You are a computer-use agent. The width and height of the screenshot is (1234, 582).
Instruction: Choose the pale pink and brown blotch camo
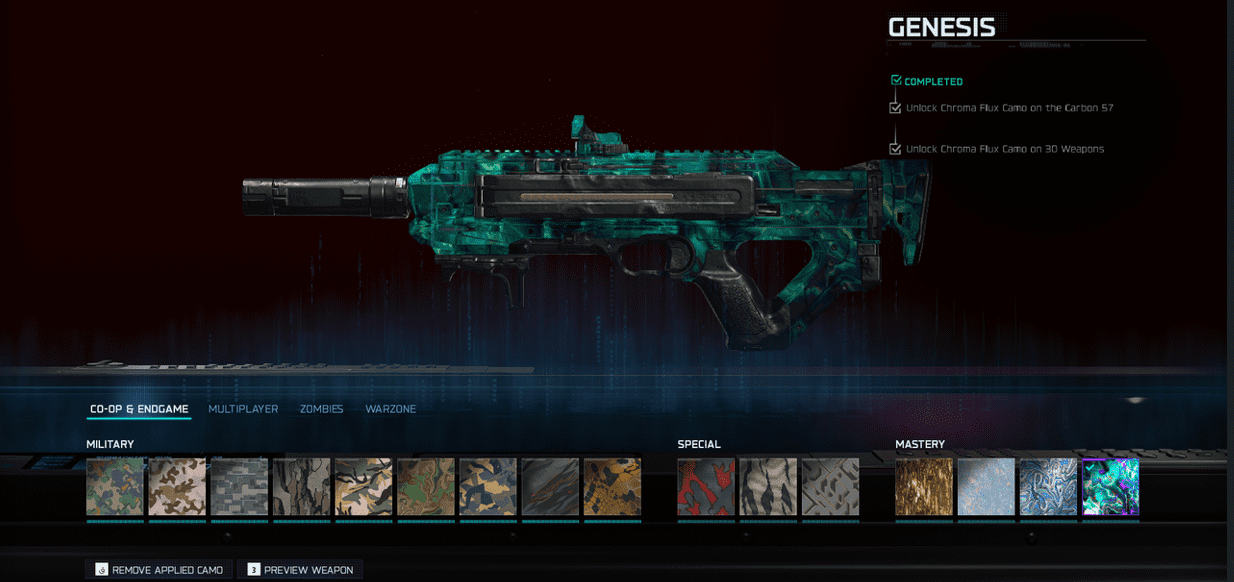177,487
